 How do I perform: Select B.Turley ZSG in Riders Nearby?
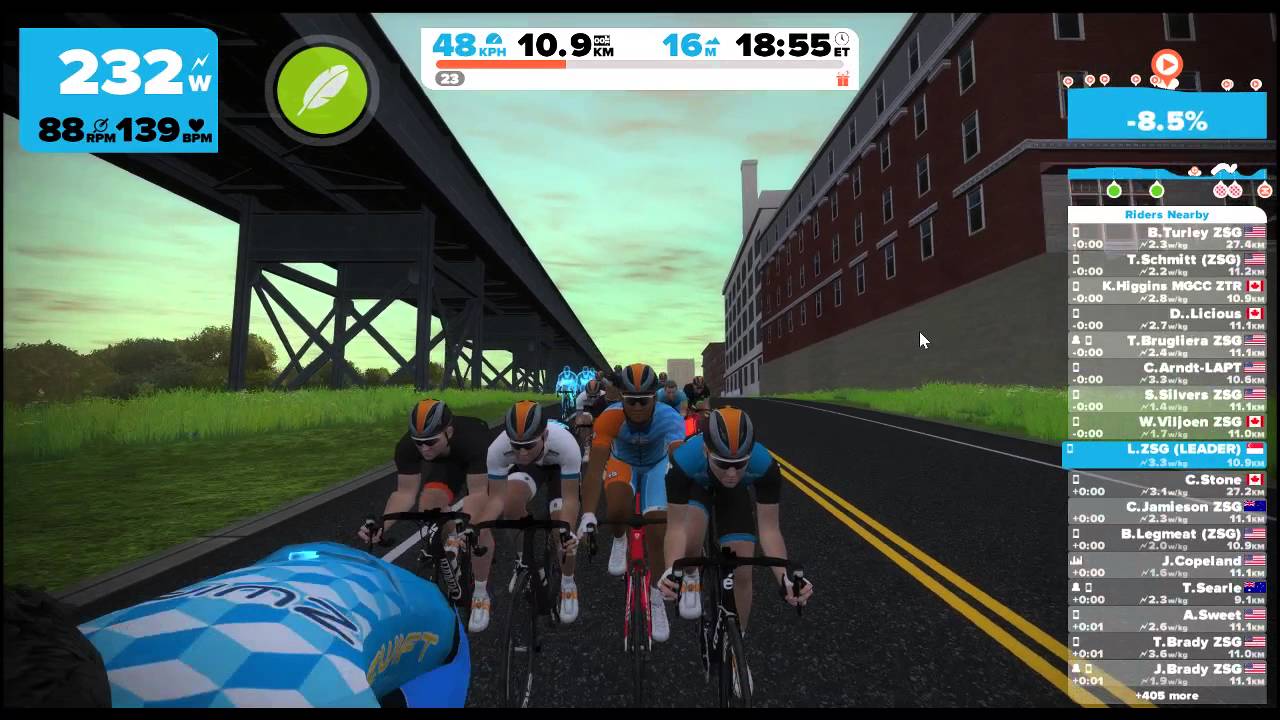click(x=1166, y=237)
